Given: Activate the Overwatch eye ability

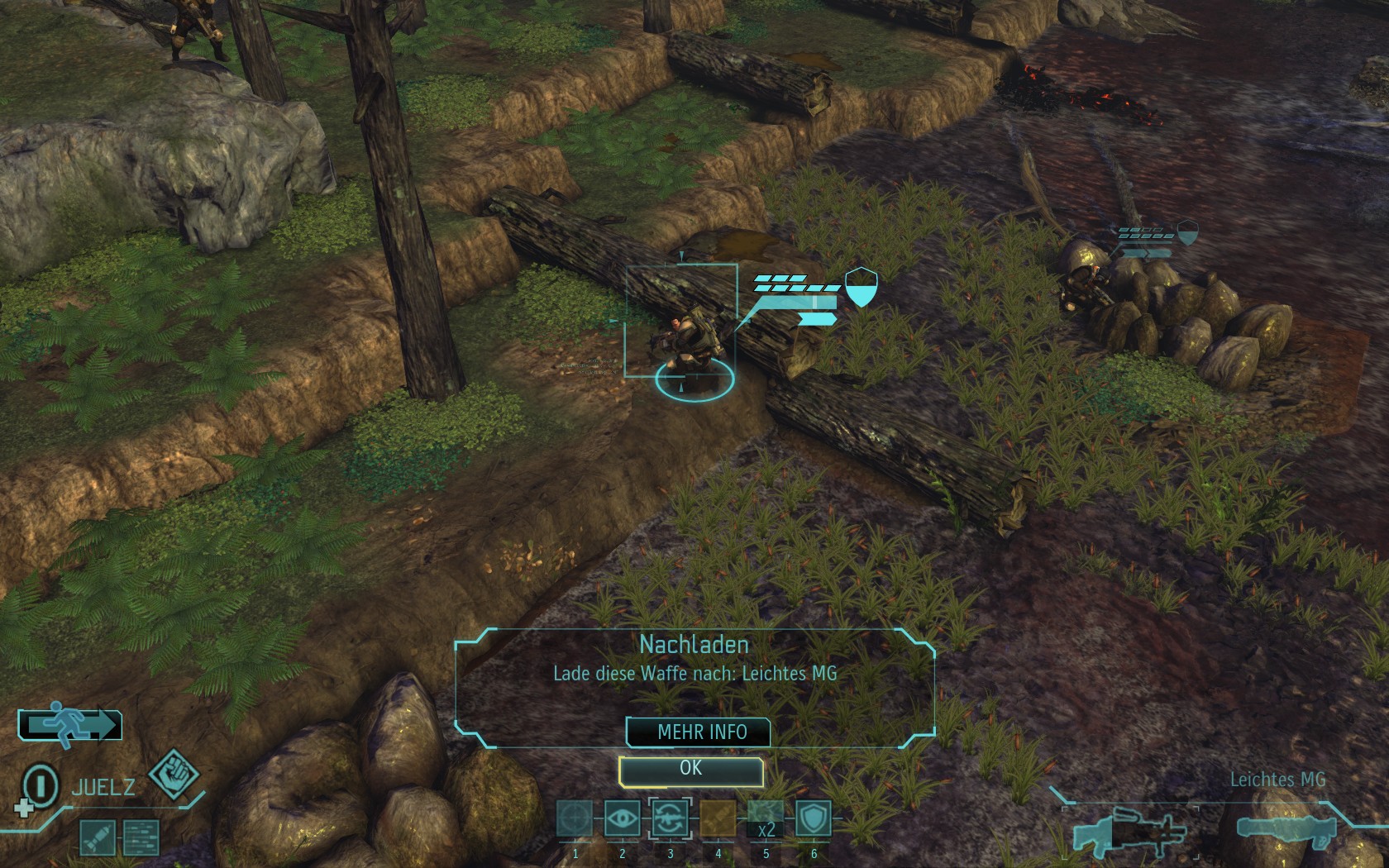Looking at the screenshot, I should pyautogui.click(x=623, y=819).
